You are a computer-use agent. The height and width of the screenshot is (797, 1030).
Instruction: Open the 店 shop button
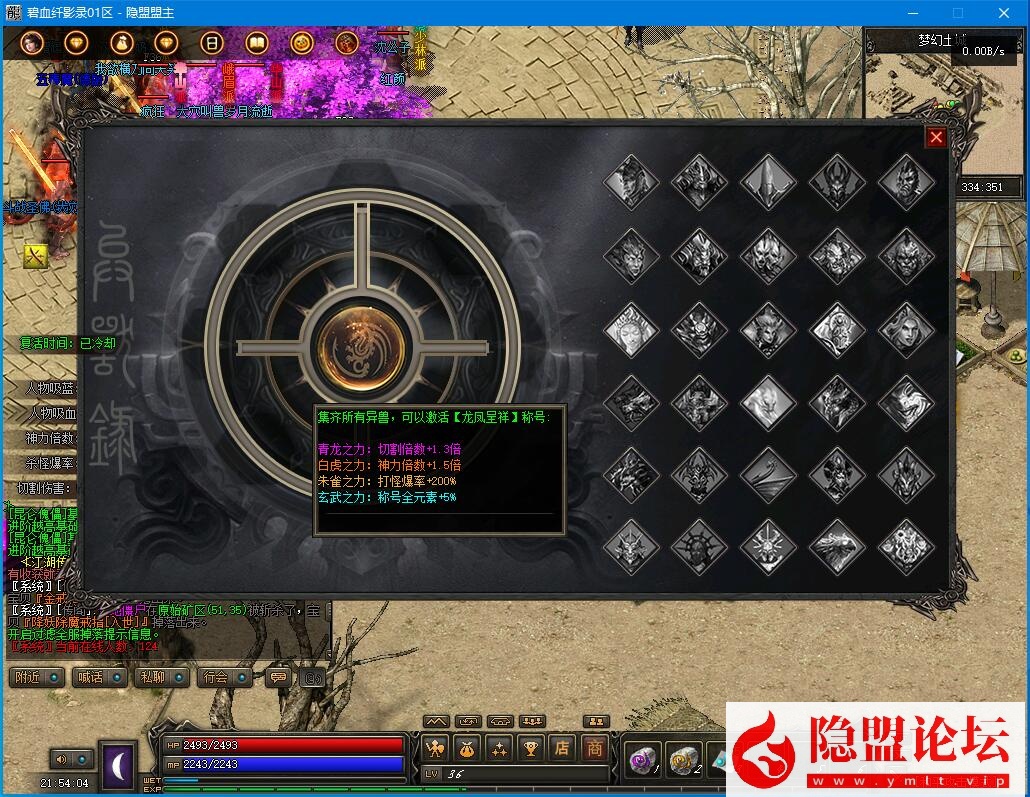click(562, 747)
